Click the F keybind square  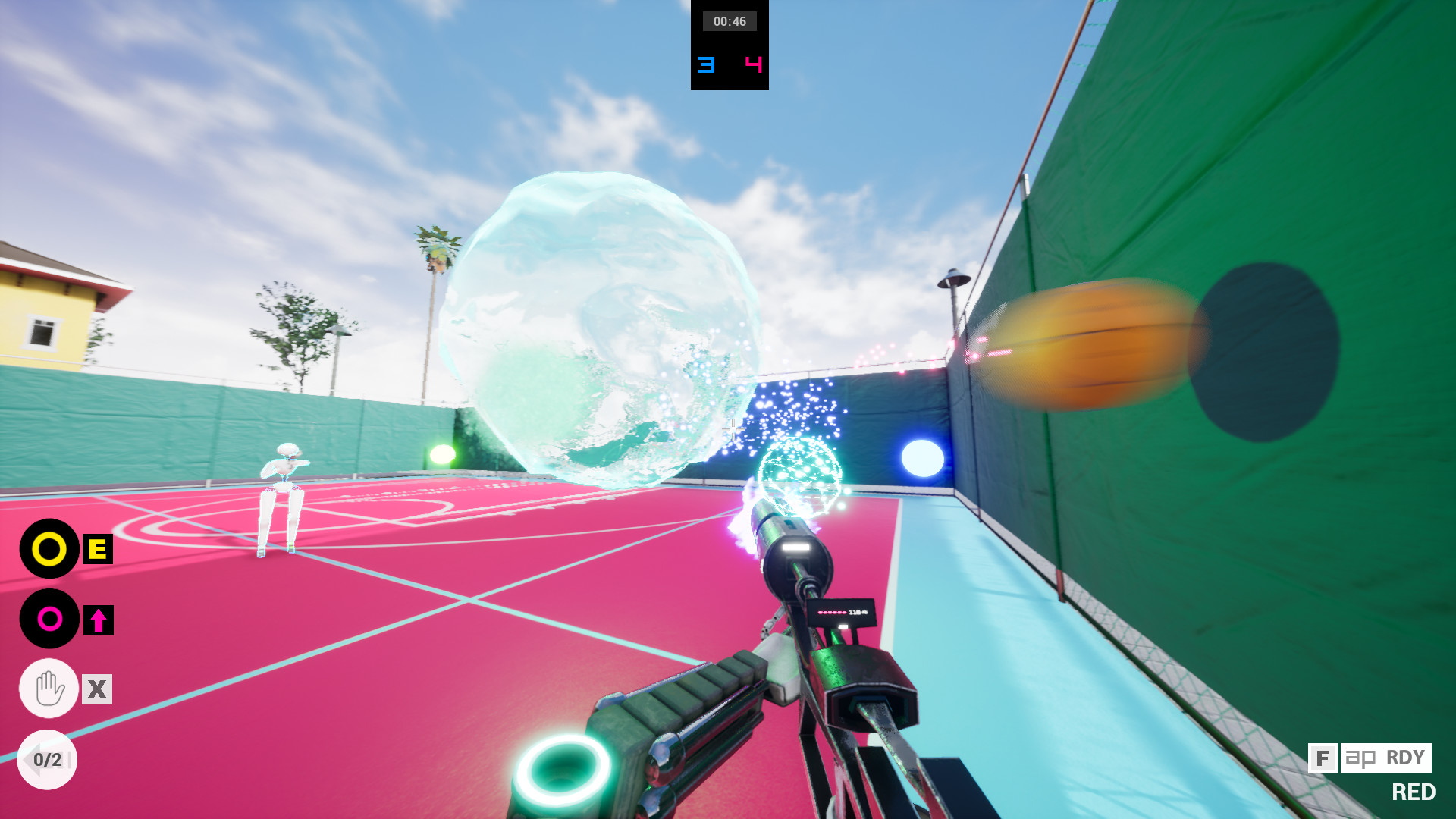(1323, 758)
